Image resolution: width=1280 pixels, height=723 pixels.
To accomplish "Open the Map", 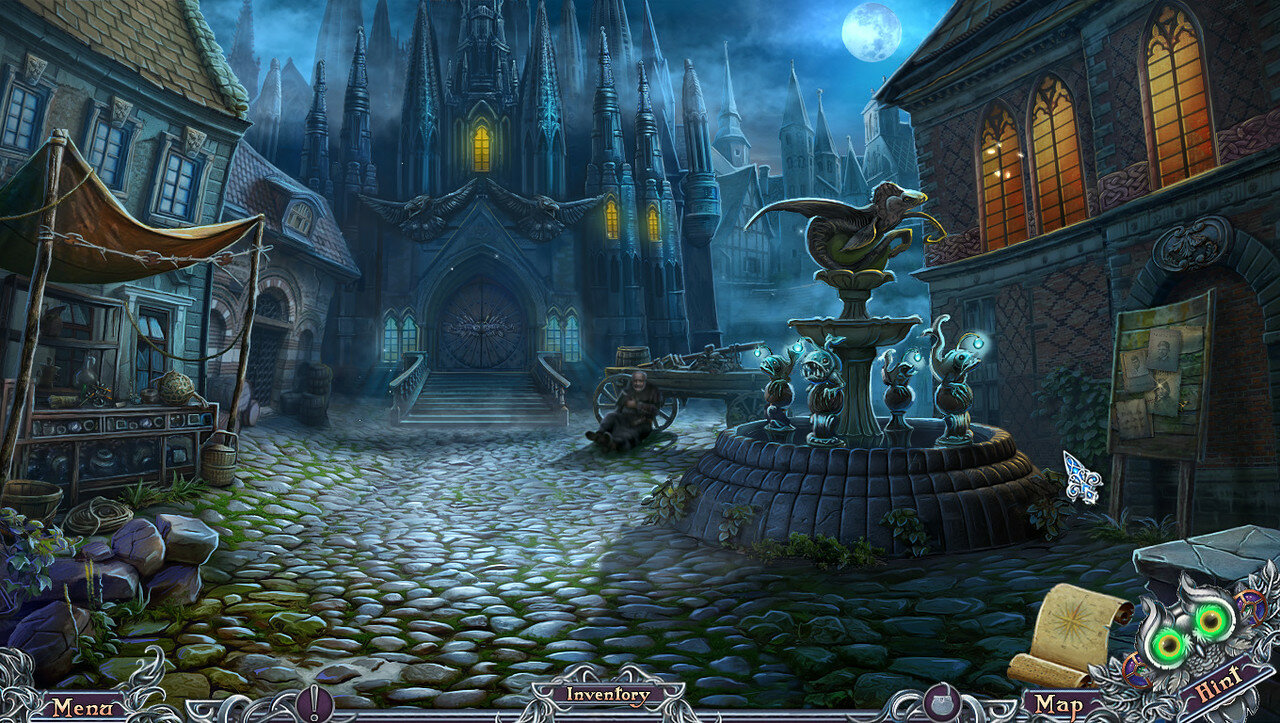I will pyautogui.click(x=1059, y=704).
